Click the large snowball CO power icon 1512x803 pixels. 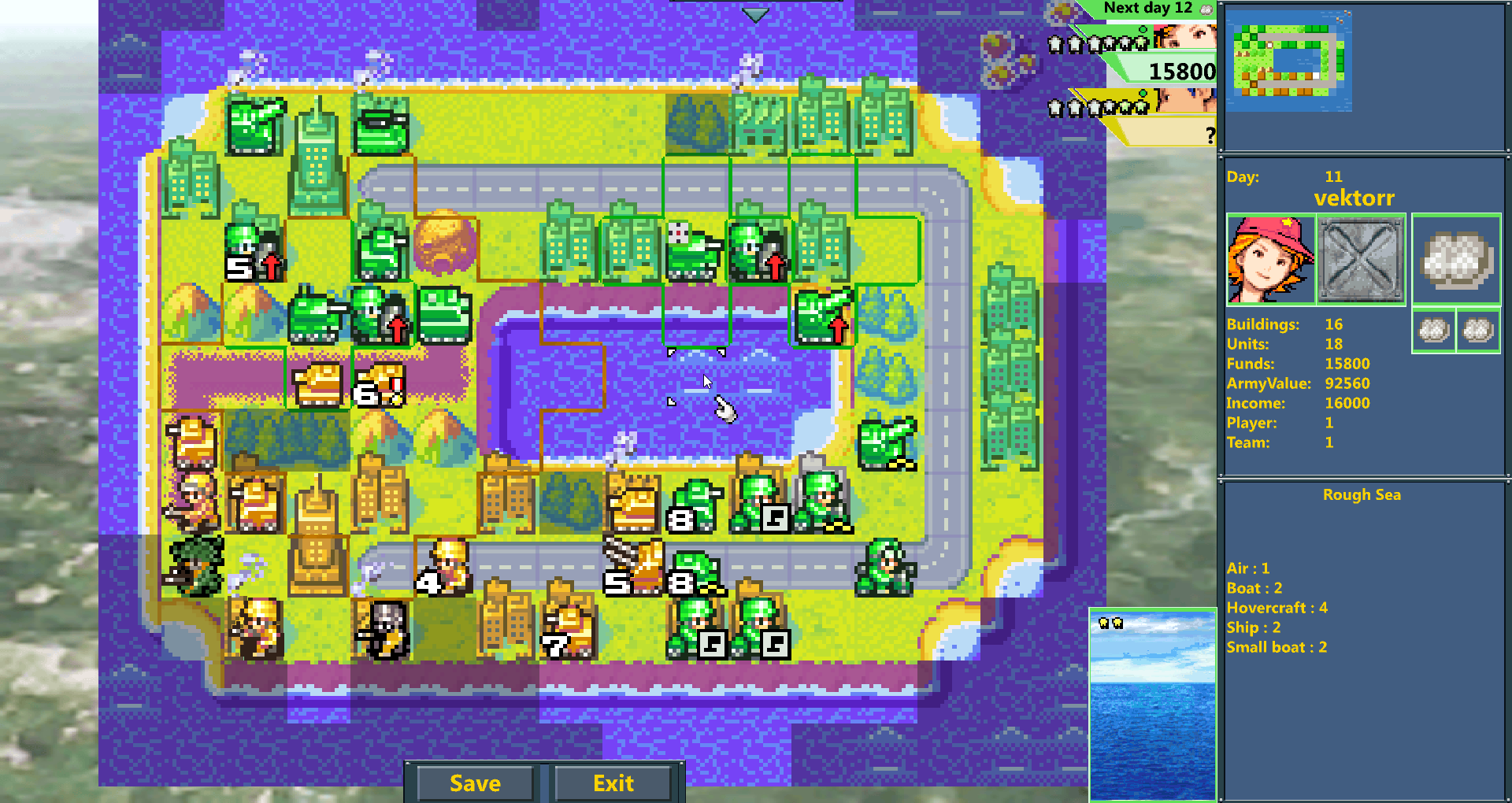(x=1455, y=260)
